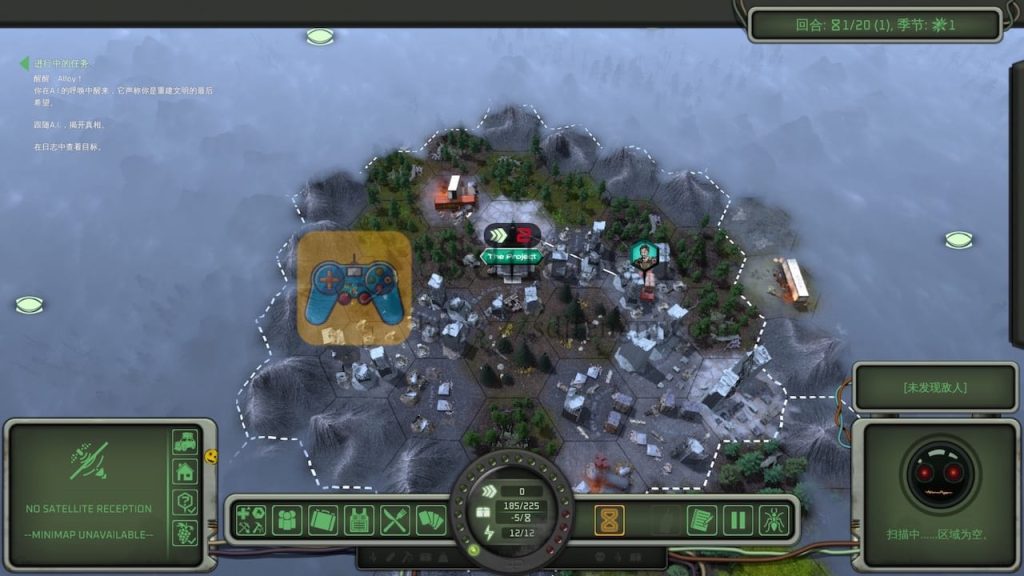
Task: Select the survivor portrait marker
Action: coord(645,254)
